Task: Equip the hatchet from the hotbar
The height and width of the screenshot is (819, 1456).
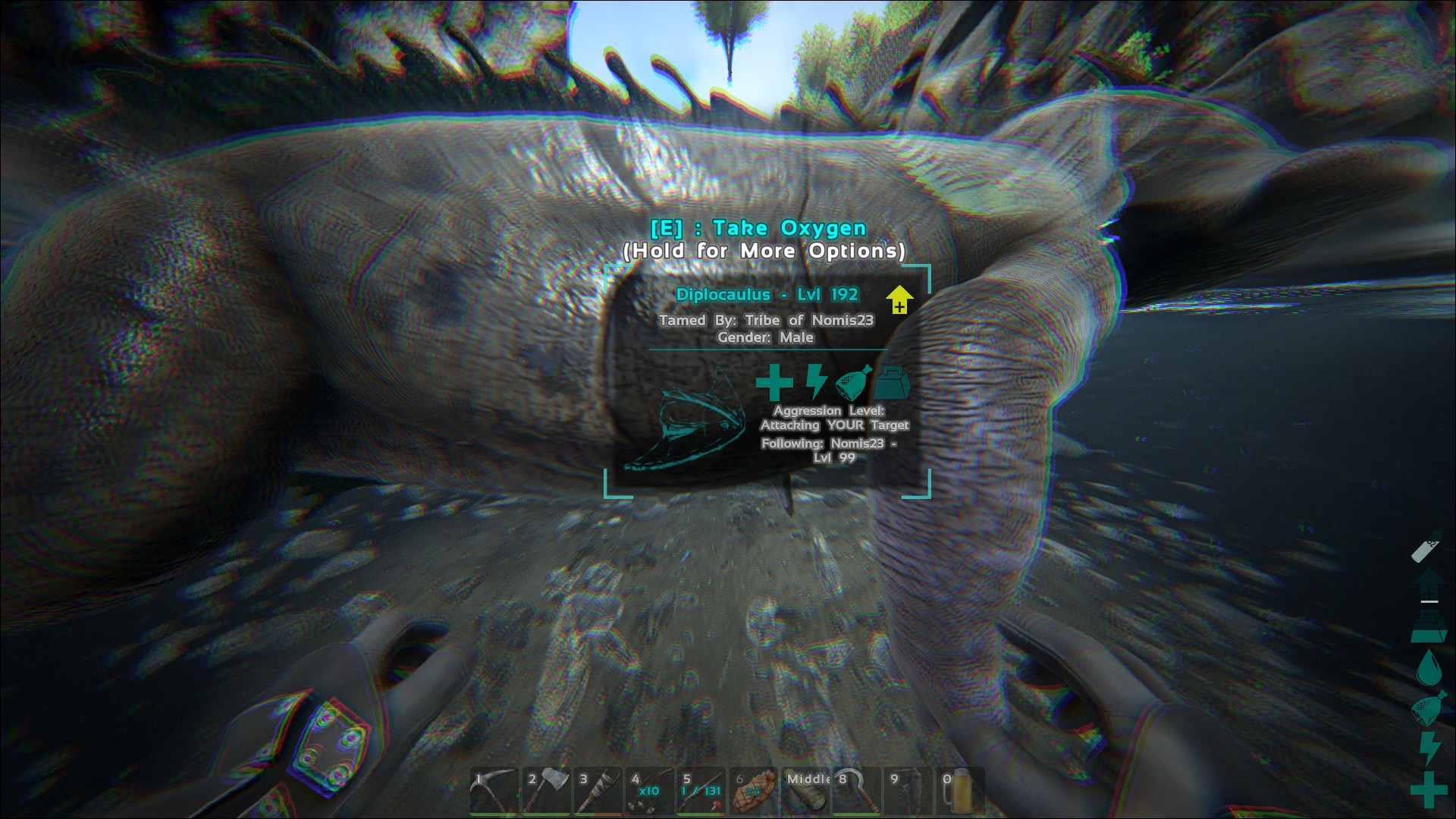Action: [545, 791]
